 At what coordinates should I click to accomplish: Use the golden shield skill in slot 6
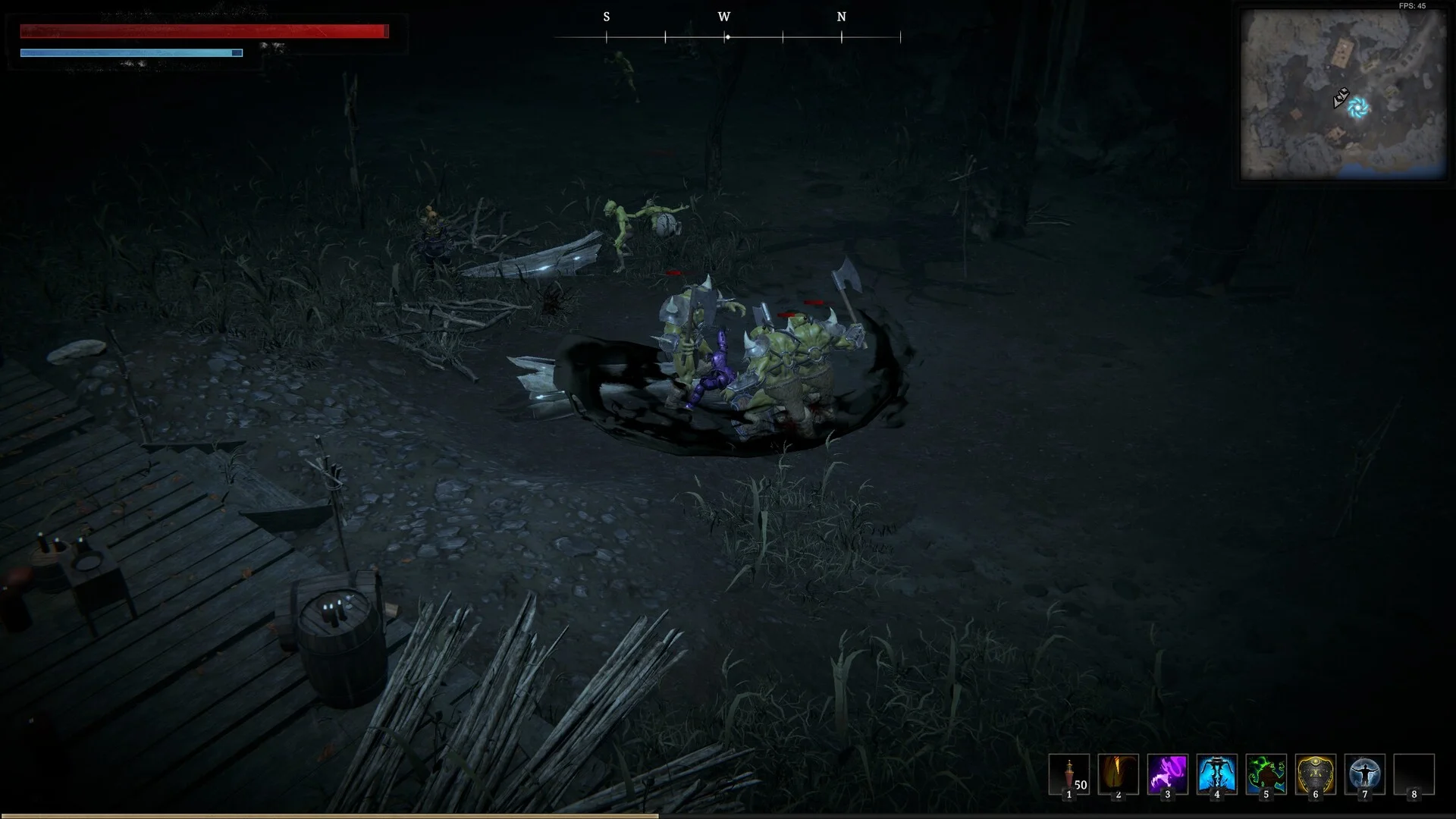pyautogui.click(x=1315, y=774)
